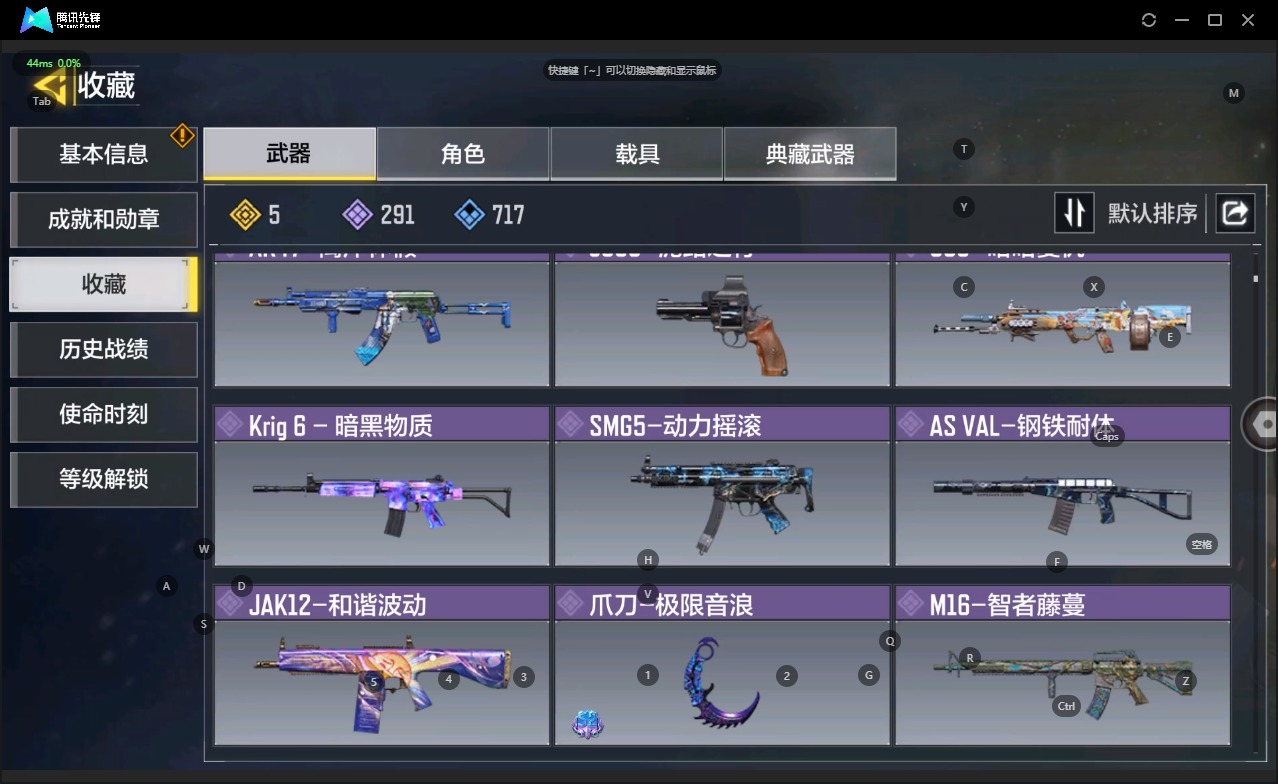The image size is (1278, 784).
Task: Open 成就和勋章 section
Action: click(x=103, y=219)
